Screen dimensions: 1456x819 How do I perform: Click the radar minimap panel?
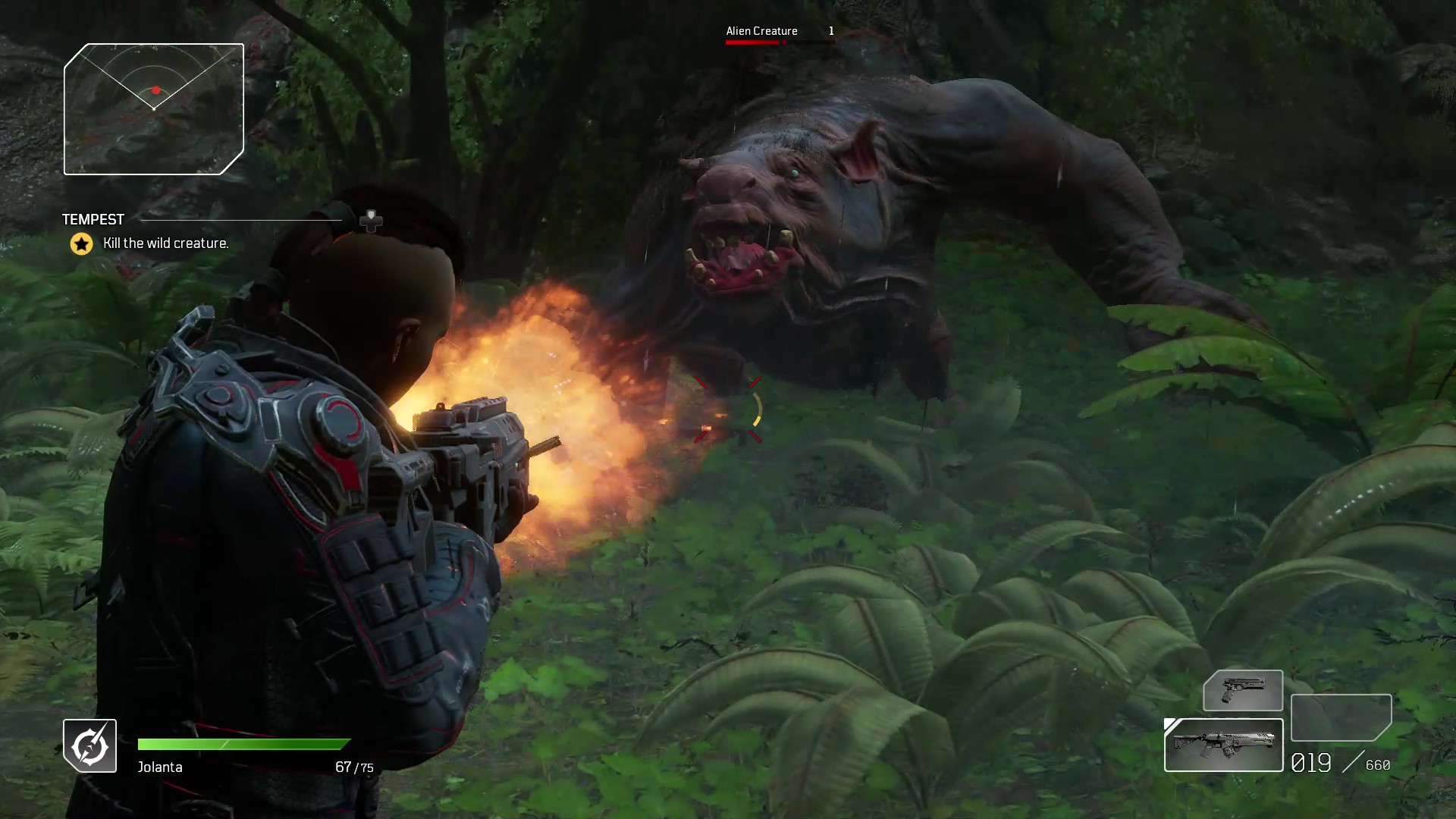point(154,109)
